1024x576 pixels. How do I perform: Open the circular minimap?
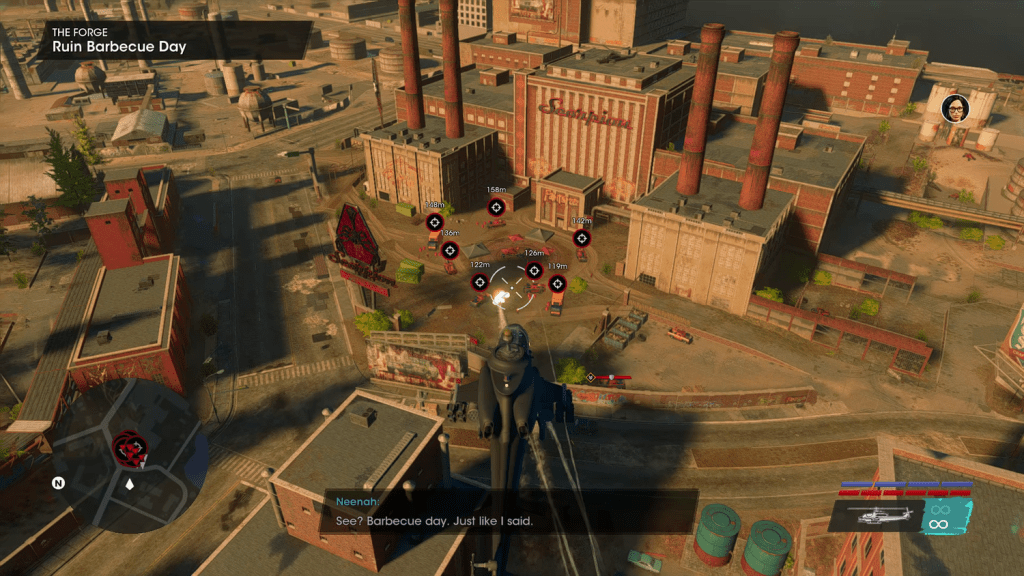point(130,458)
